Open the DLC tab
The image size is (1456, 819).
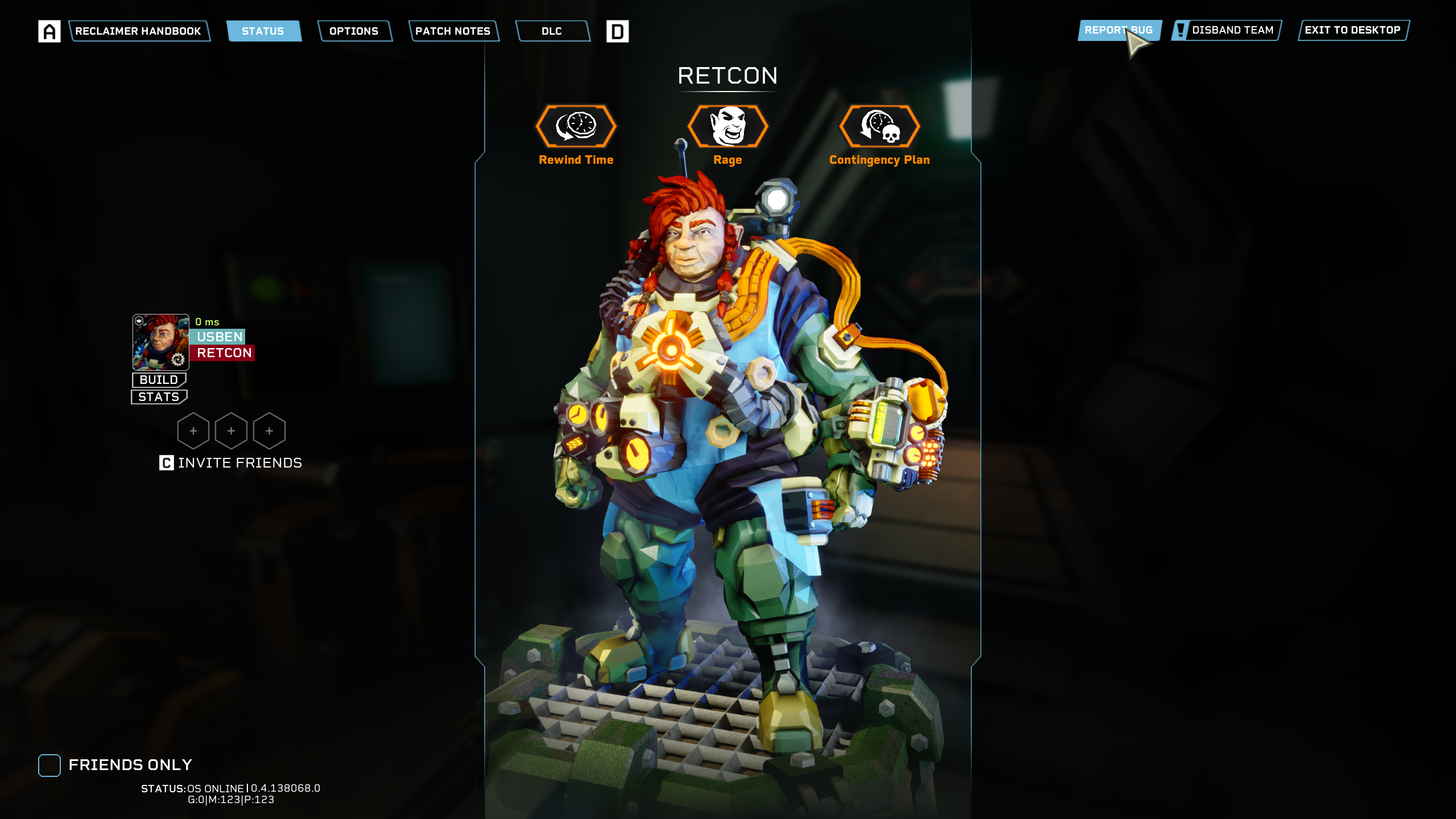tap(552, 31)
